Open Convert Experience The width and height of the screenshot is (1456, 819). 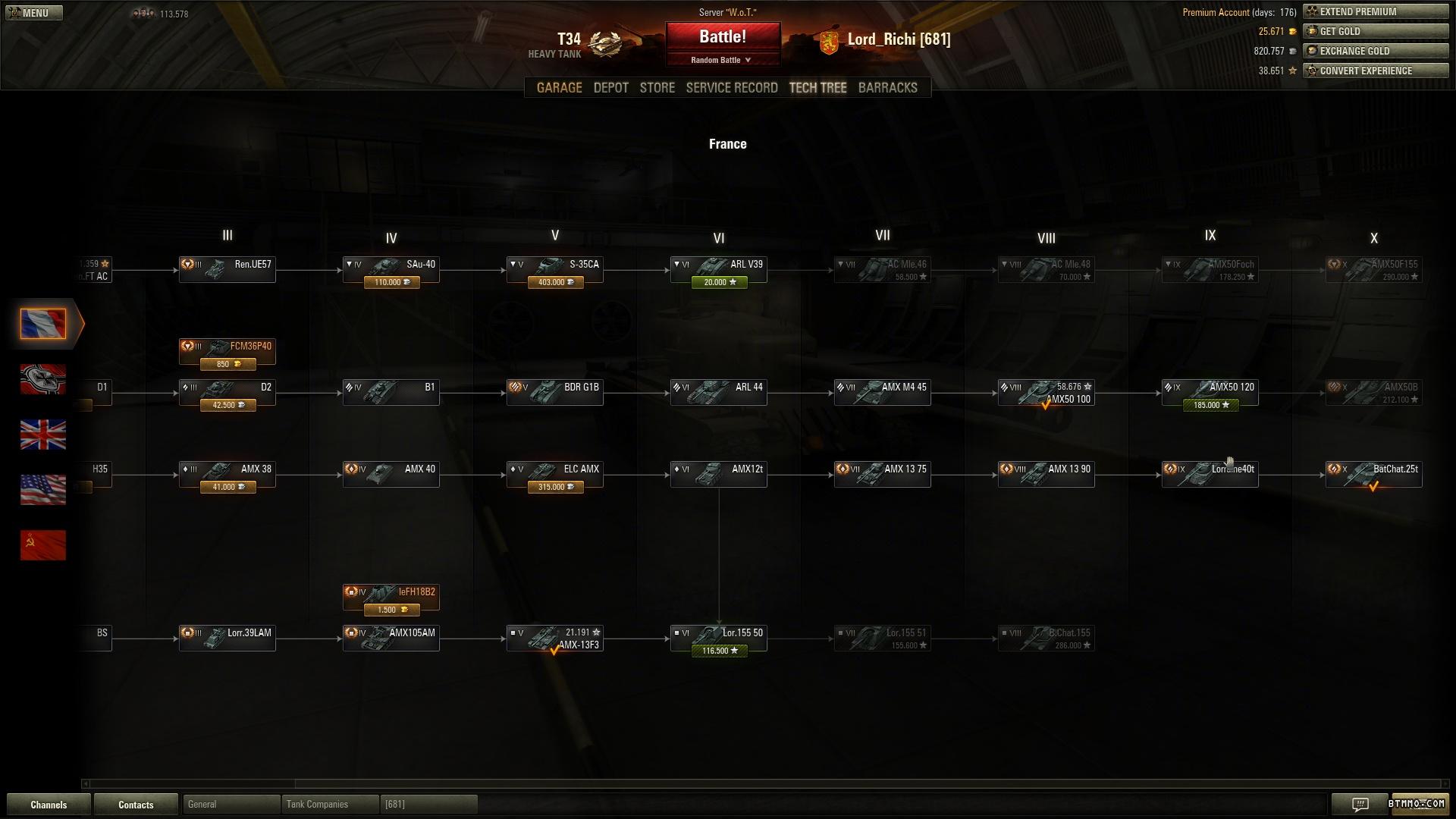coord(1375,71)
